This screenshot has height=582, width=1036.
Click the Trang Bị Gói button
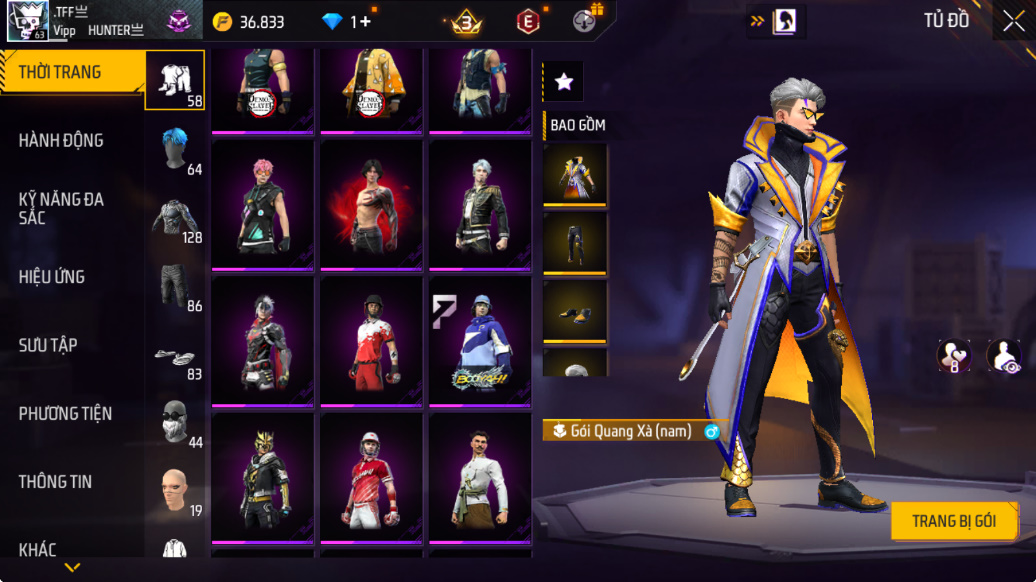tap(954, 521)
